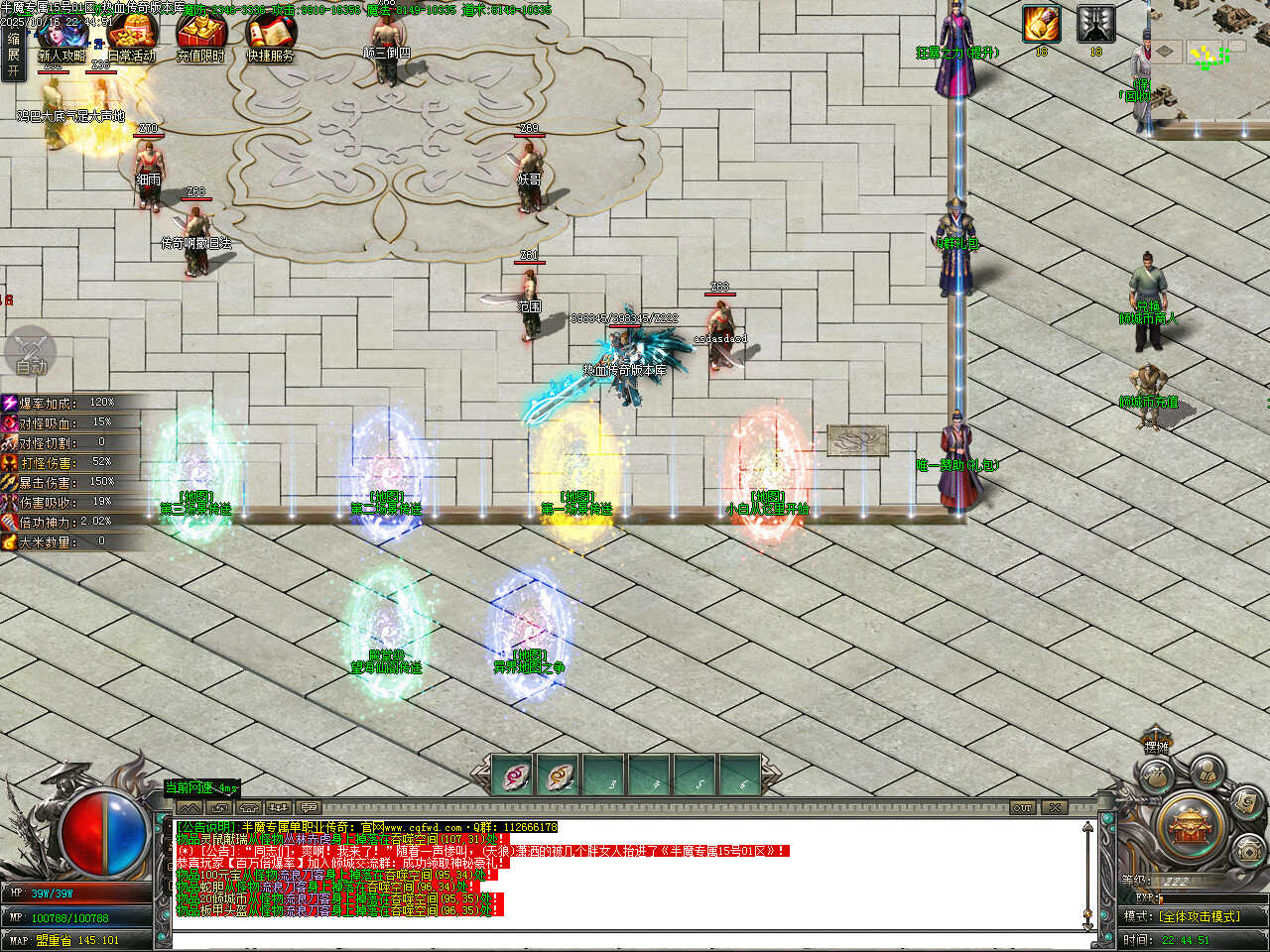Open the coin-shaped icon beside the palace

(x=1247, y=851)
